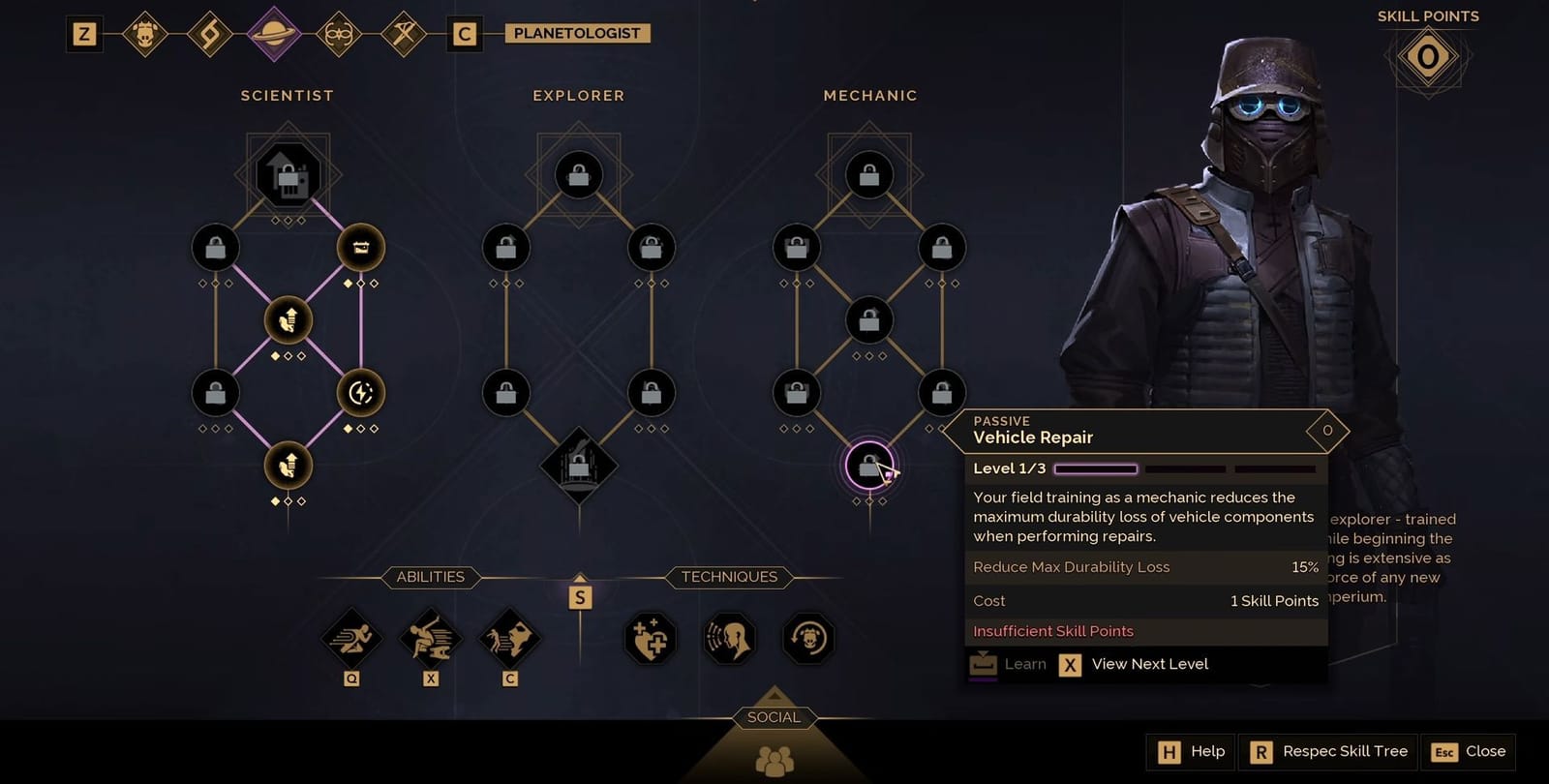Select the sprint ability bound to Q
The image size is (1549, 784).
[x=350, y=639]
